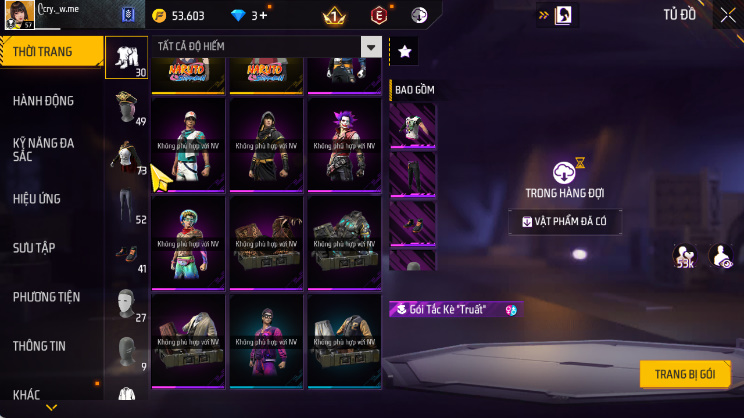The width and height of the screenshot is (744, 418).
Task: Choose the shoes subcategory showing 41 items
Action: pos(127,255)
